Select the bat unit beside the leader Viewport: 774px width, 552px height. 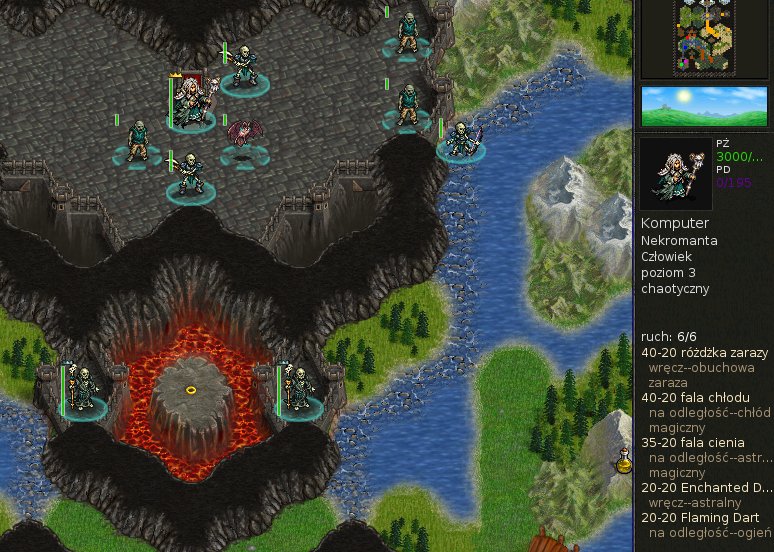tap(243, 138)
